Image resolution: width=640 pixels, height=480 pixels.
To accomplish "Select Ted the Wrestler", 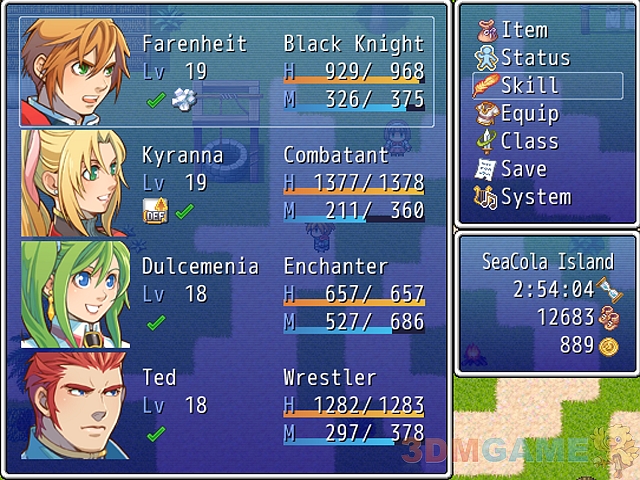I will [x=228, y=405].
